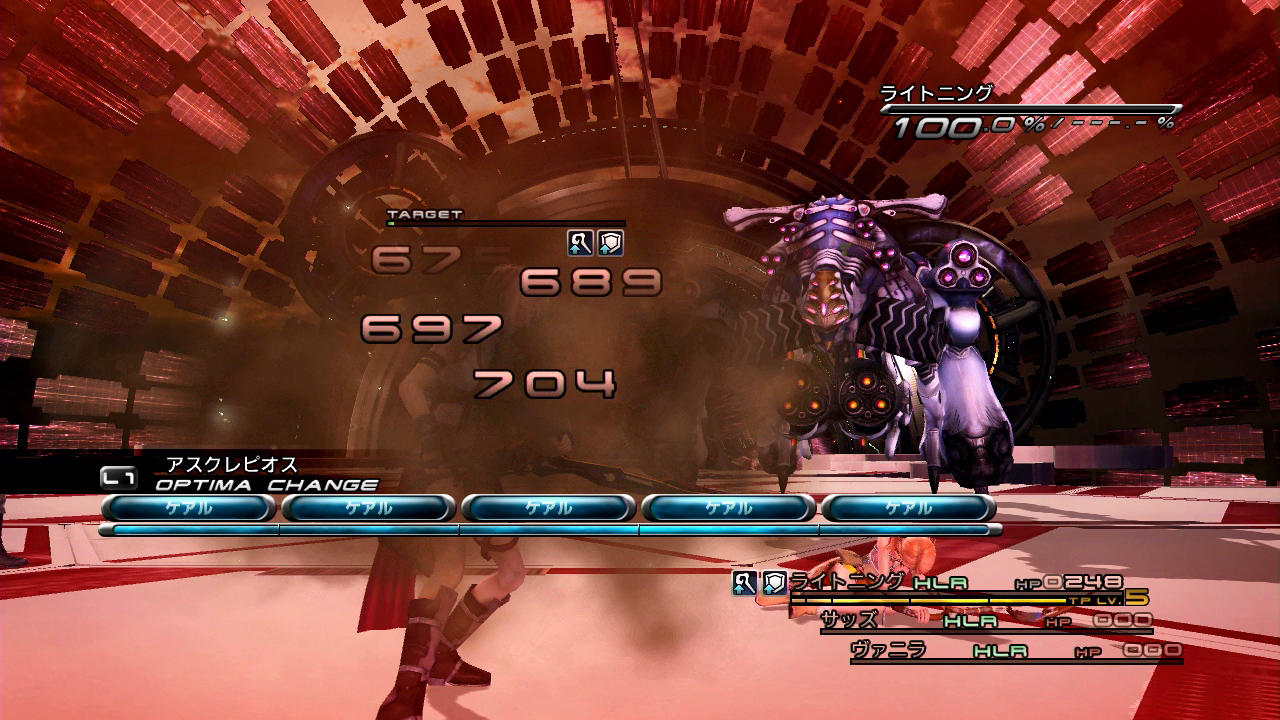Click the sword status icon beside Lightning's name
Viewport: 1280px width, 720px height.
[744, 583]
